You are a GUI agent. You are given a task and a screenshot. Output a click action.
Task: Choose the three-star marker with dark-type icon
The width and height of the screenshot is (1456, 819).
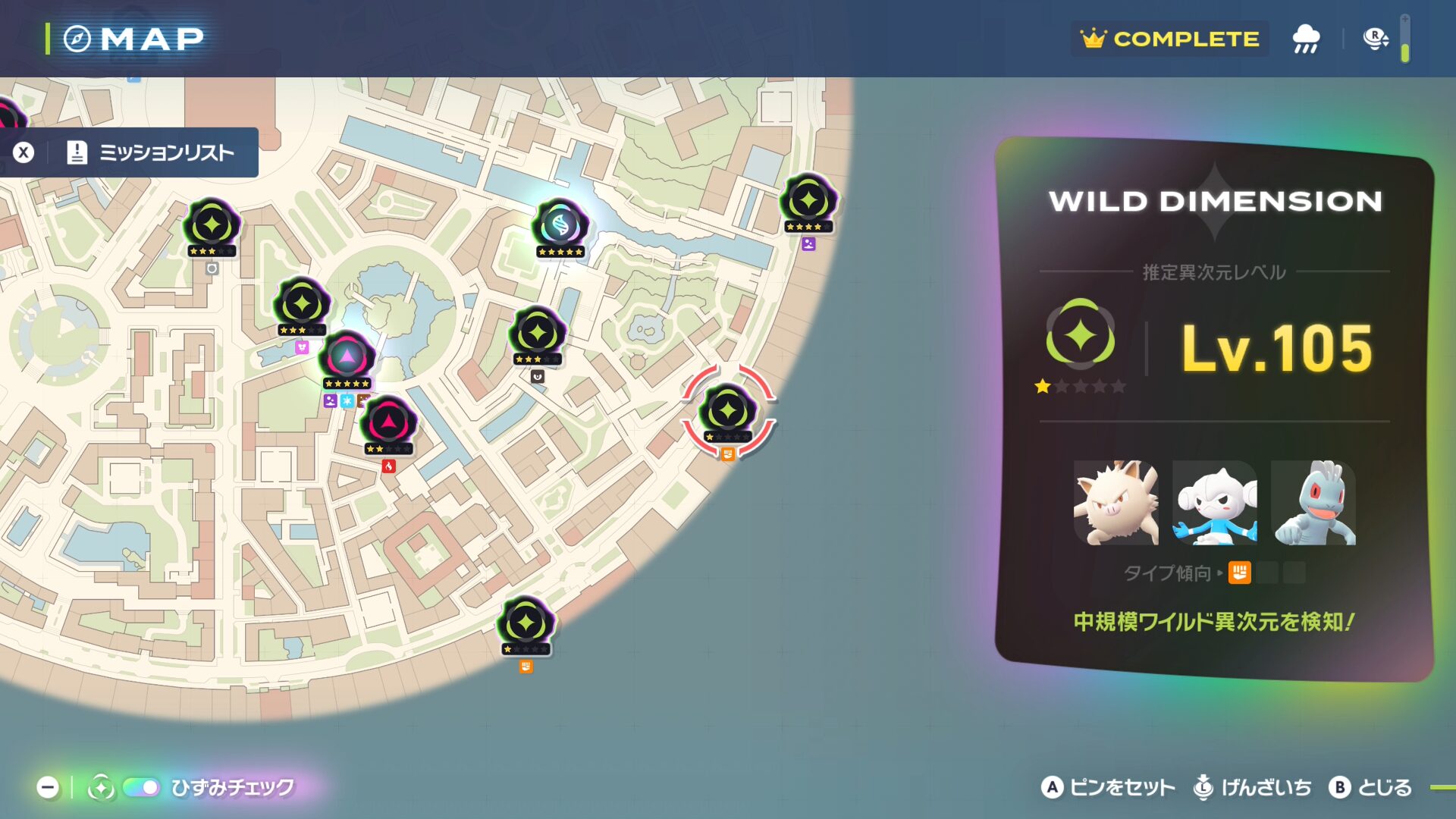(x=537, y=333)
